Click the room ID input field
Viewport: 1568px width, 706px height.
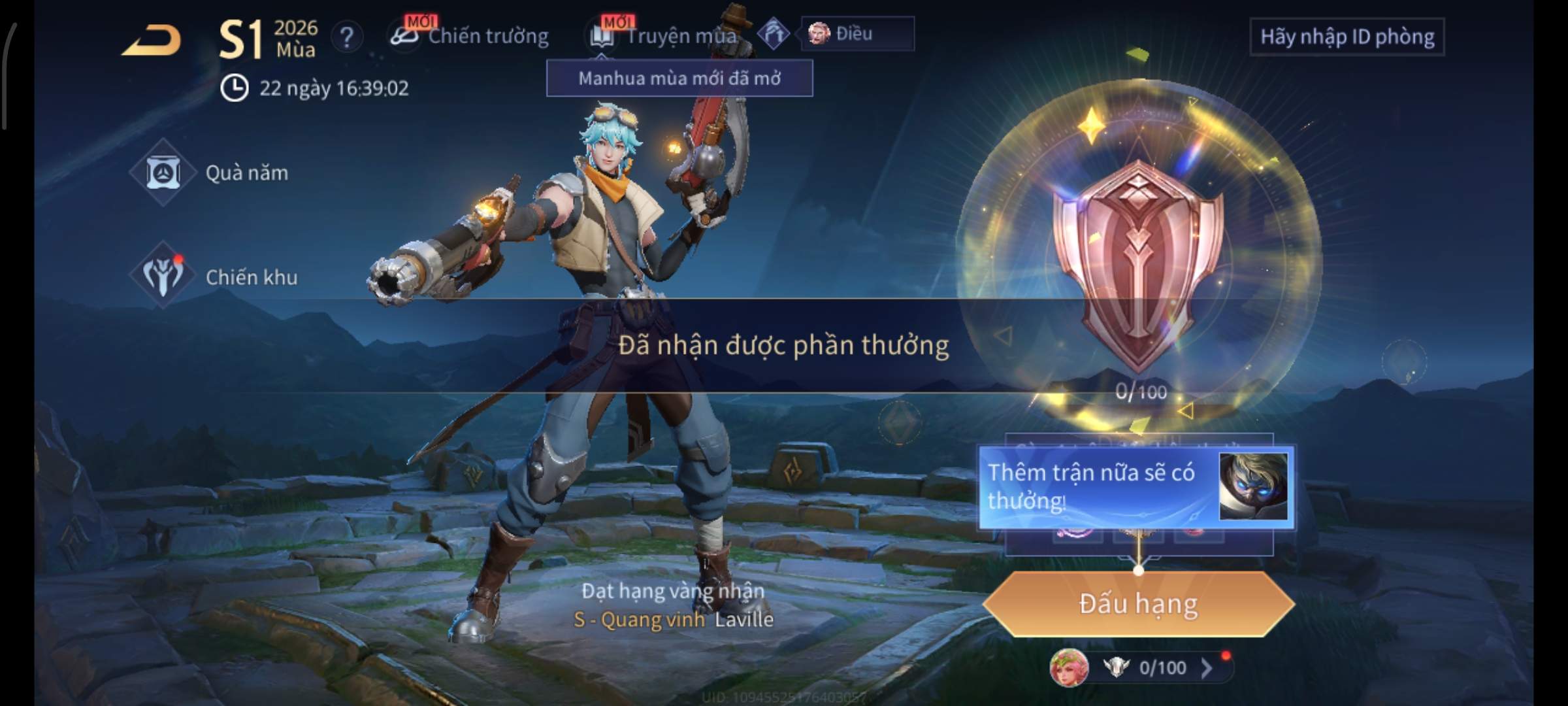click(x=1347, y=37)
